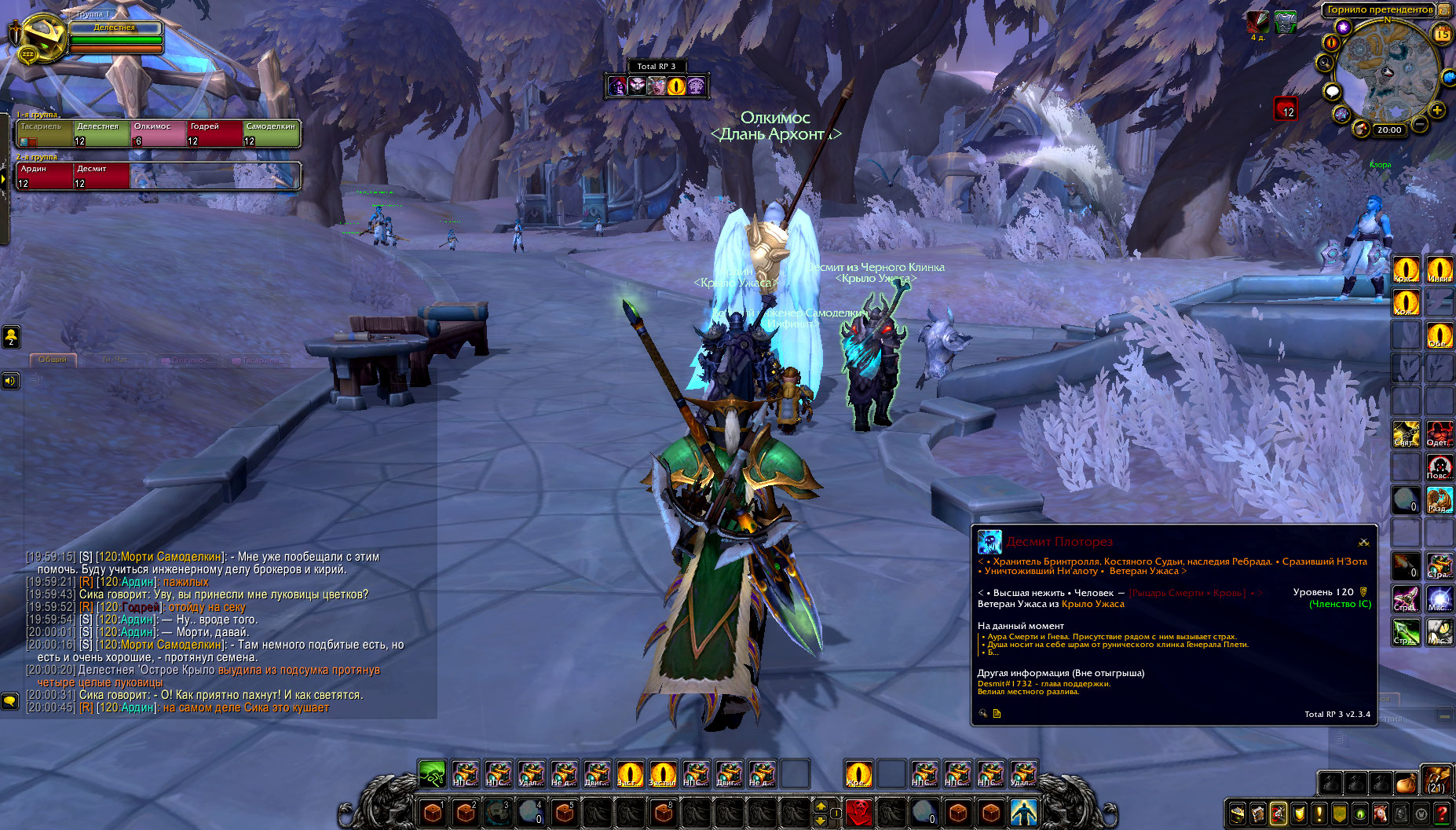Page the action bar up with arrow
Image resolution: width=1456 pixels, height=830 pixels.
tap(821, 806)
